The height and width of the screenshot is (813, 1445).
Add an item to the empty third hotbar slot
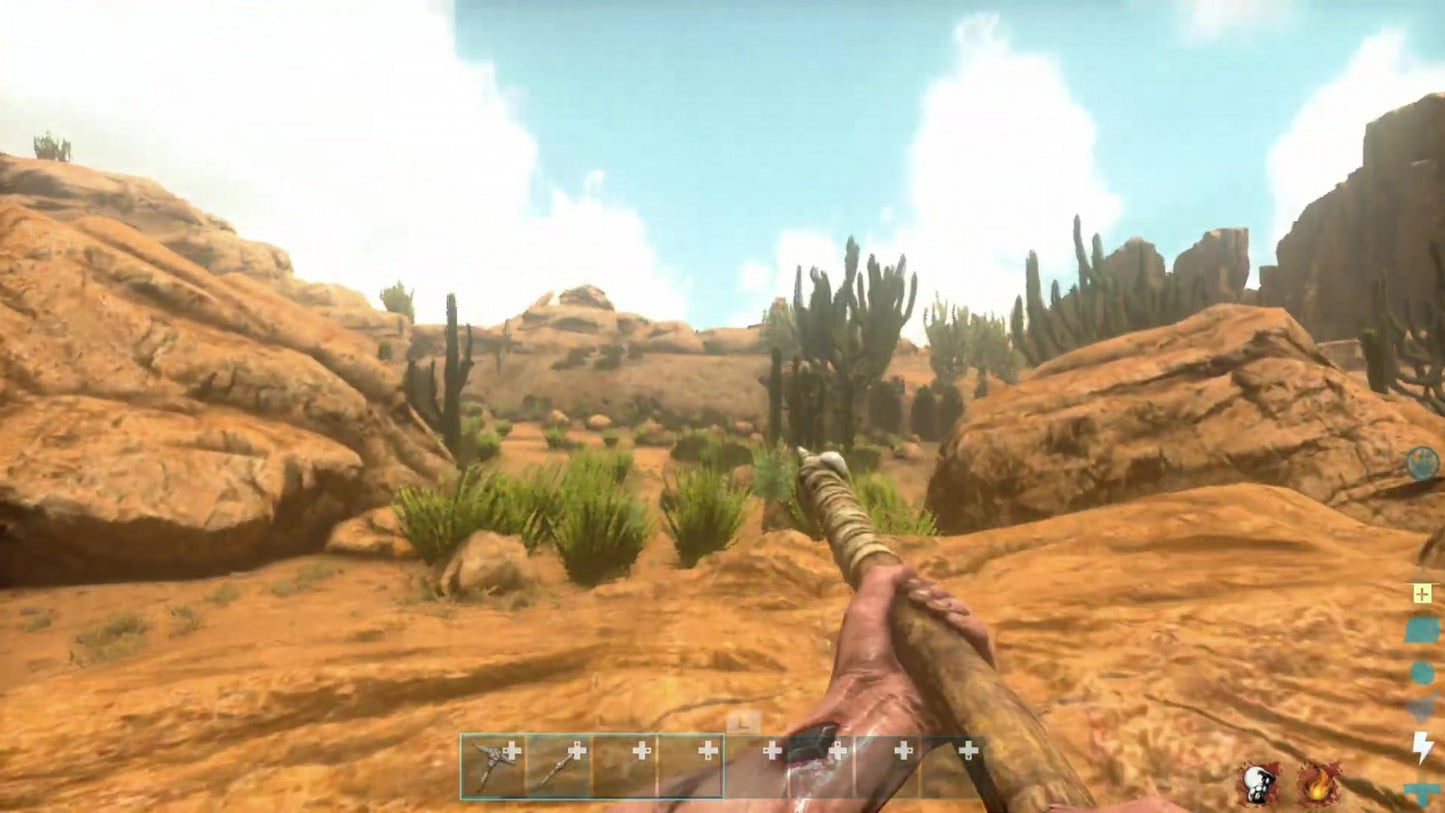(x=640, y=750)
